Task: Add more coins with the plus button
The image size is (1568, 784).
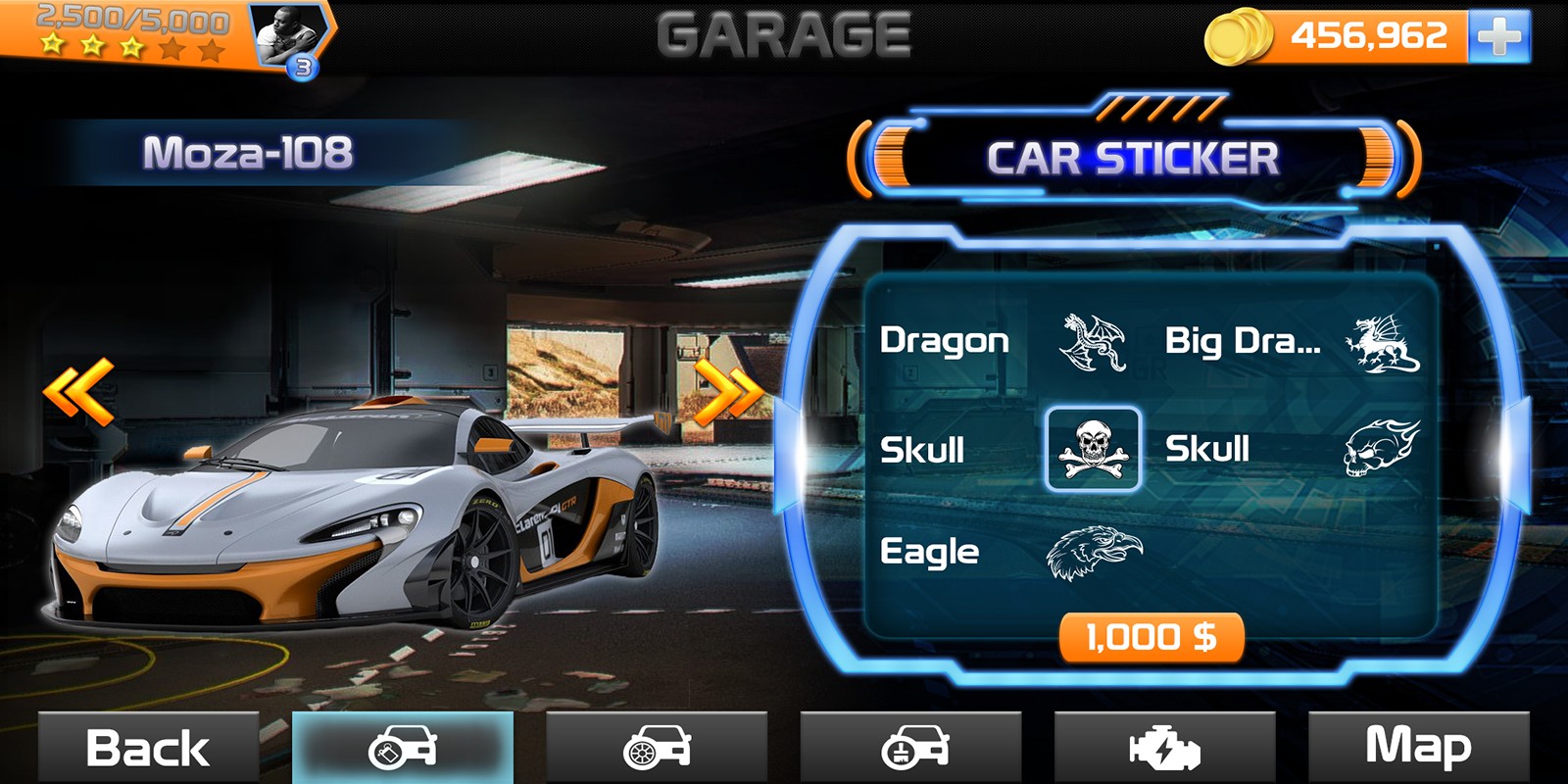Action: click(x=1498, y=36)
